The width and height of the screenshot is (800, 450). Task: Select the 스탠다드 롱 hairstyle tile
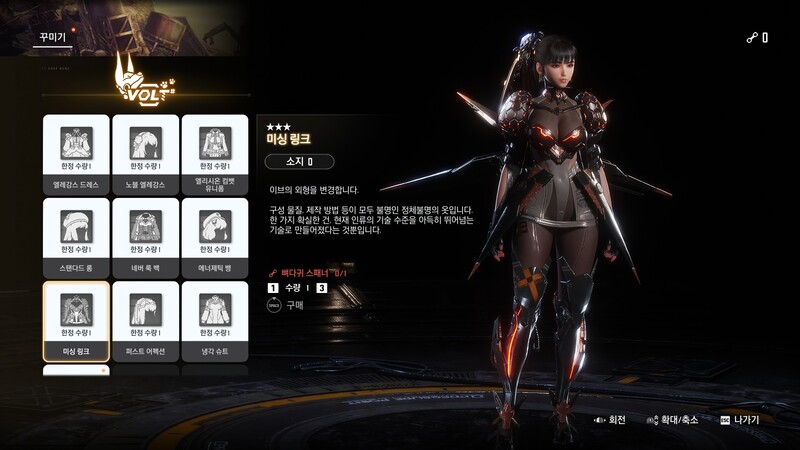tap(76, 236)
